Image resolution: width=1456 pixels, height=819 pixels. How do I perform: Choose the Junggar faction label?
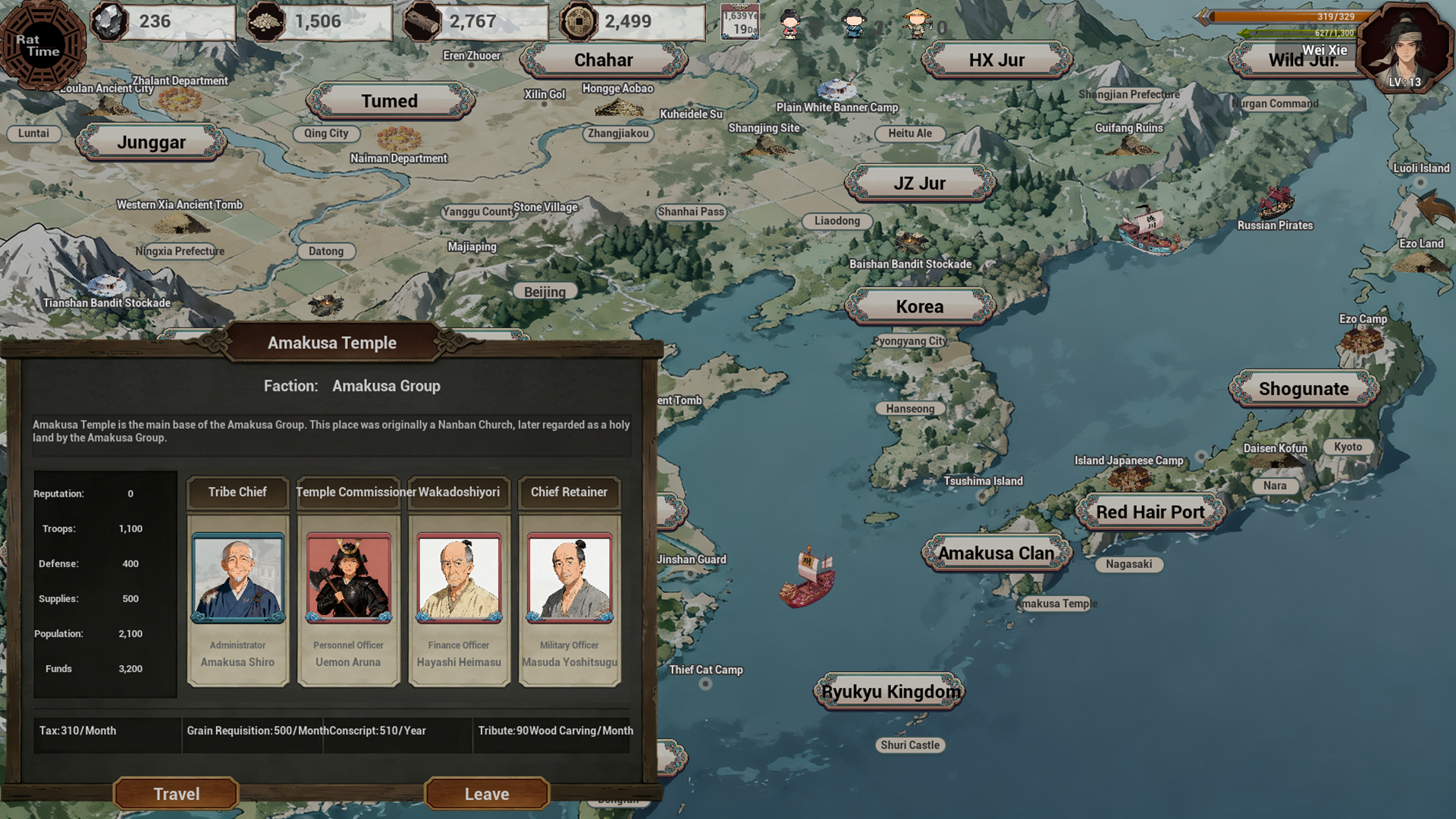click(x=152, y=143)
